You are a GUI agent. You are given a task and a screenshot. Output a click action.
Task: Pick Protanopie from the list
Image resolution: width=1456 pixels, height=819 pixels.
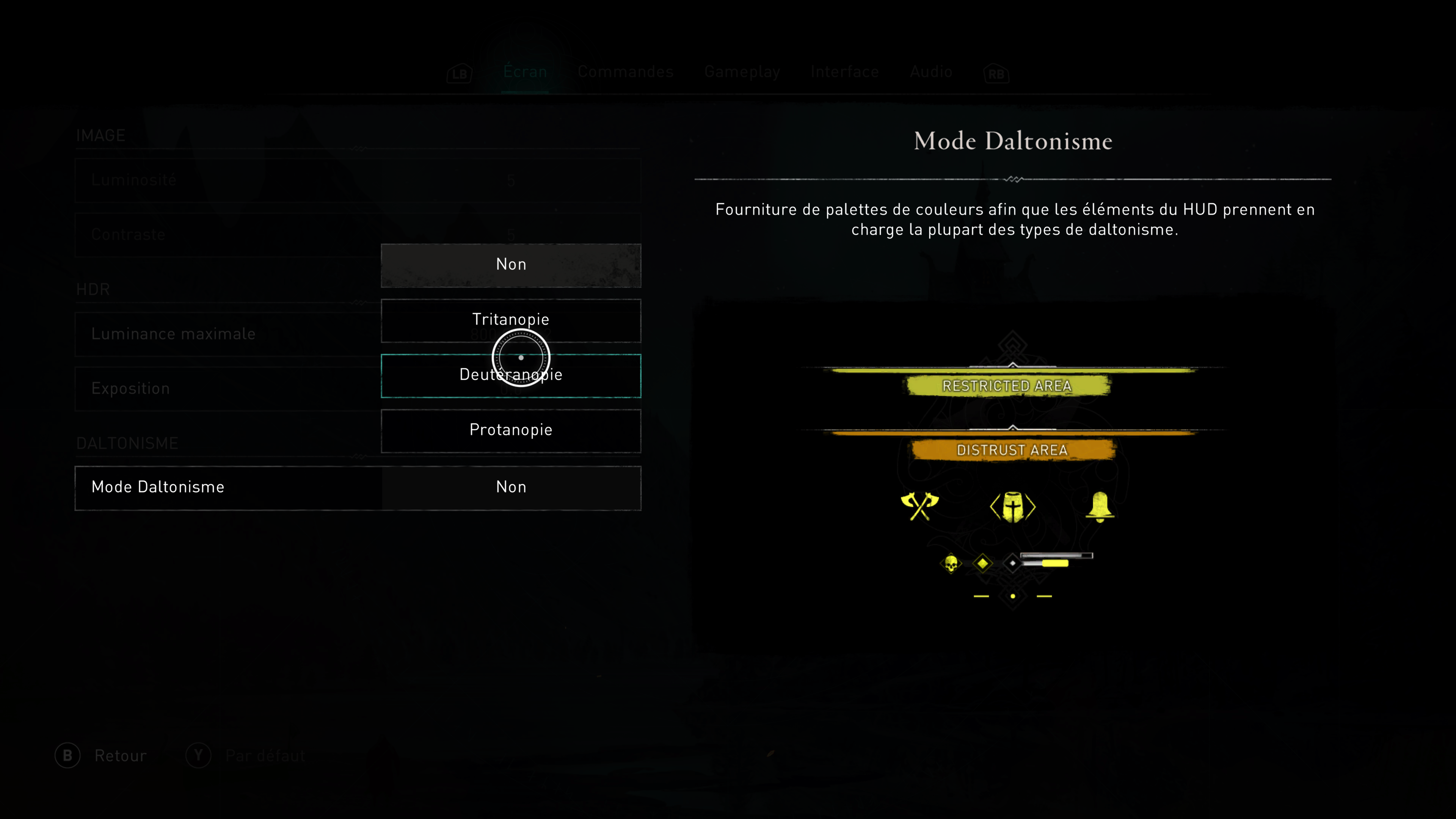(510, 430)
